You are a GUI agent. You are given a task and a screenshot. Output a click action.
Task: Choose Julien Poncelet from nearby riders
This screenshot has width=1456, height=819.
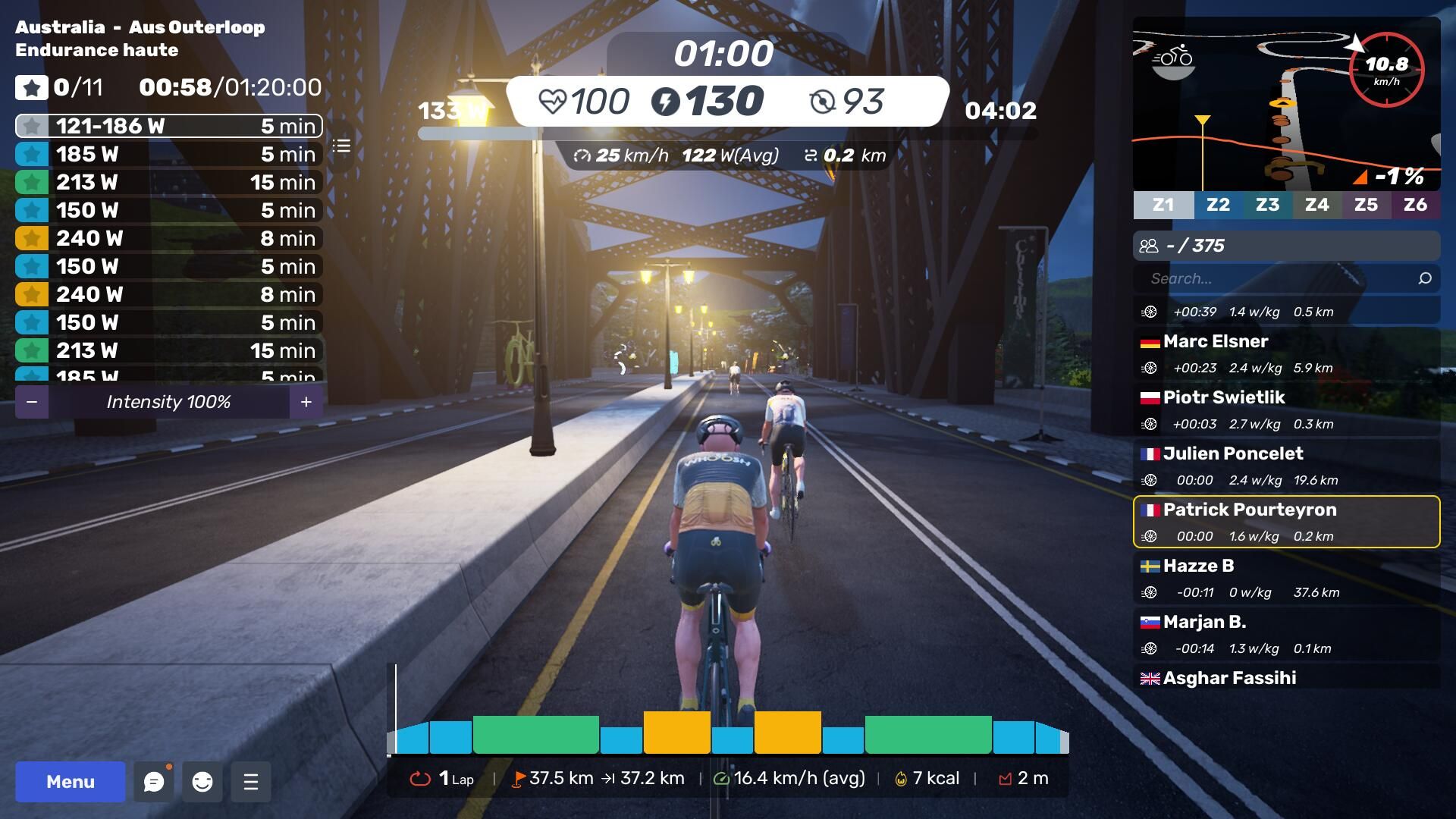click(1286, 466)
